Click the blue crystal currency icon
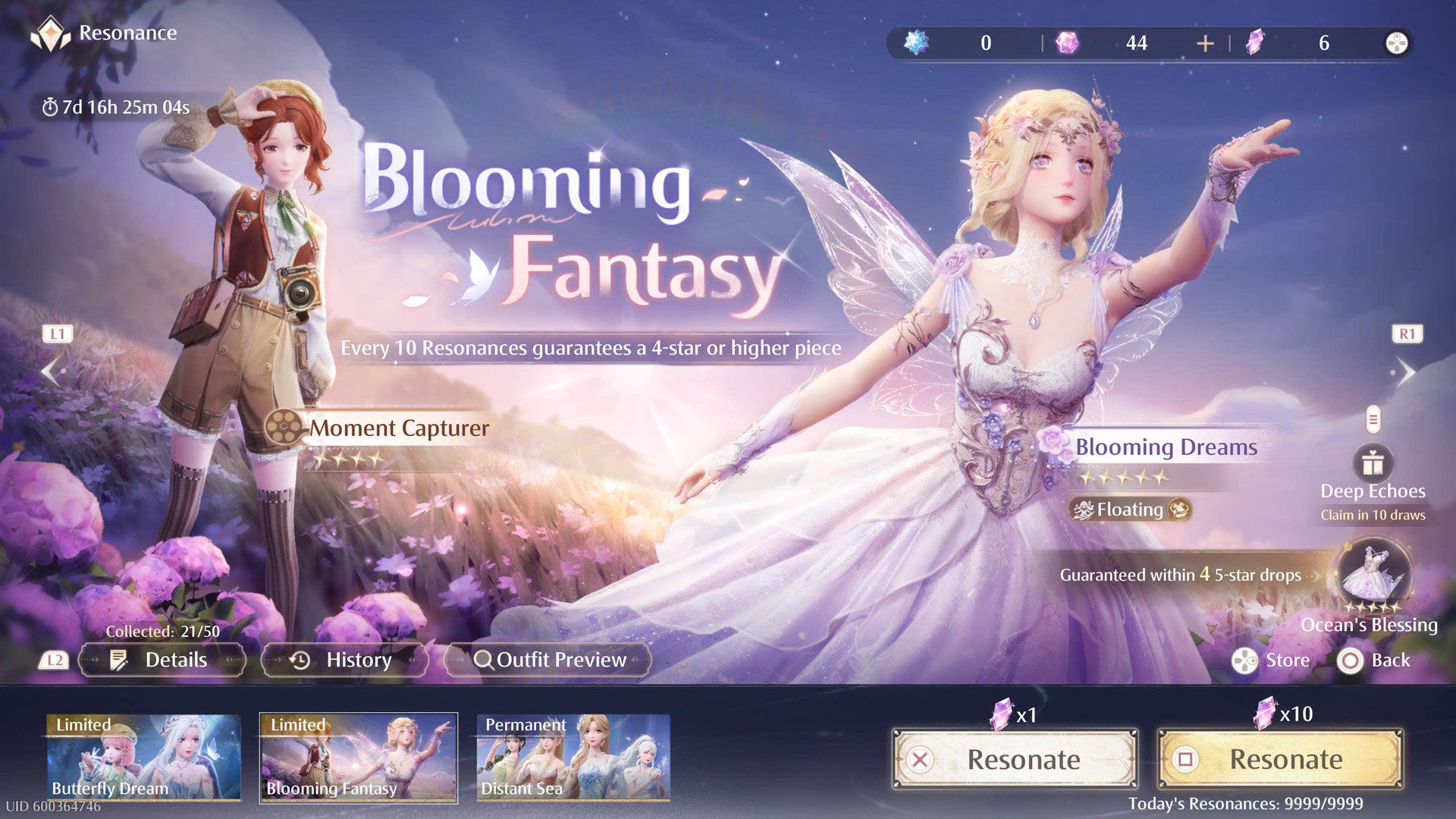 918,42
